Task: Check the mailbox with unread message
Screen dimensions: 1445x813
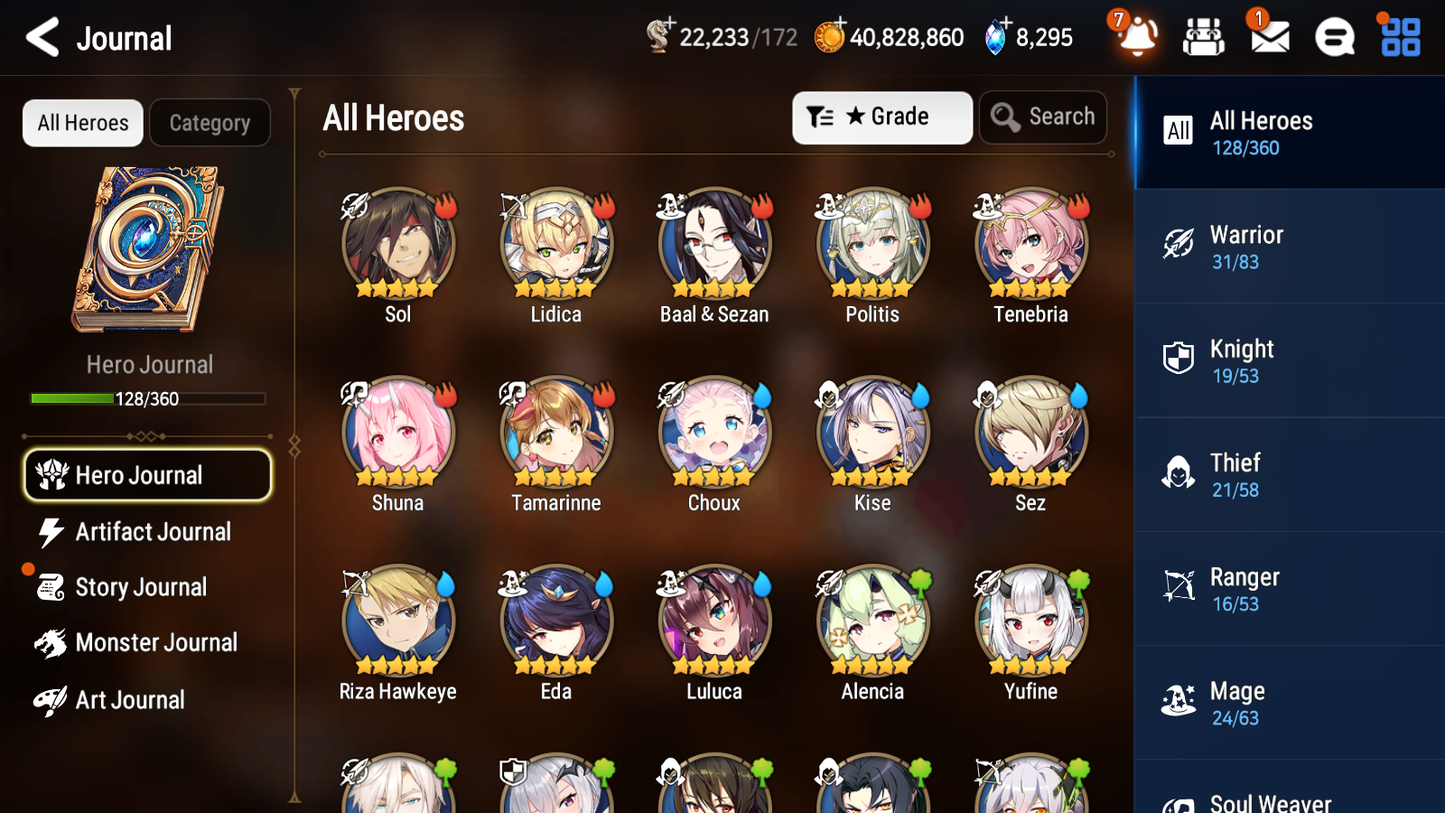Action: (x=1268, y=37)
